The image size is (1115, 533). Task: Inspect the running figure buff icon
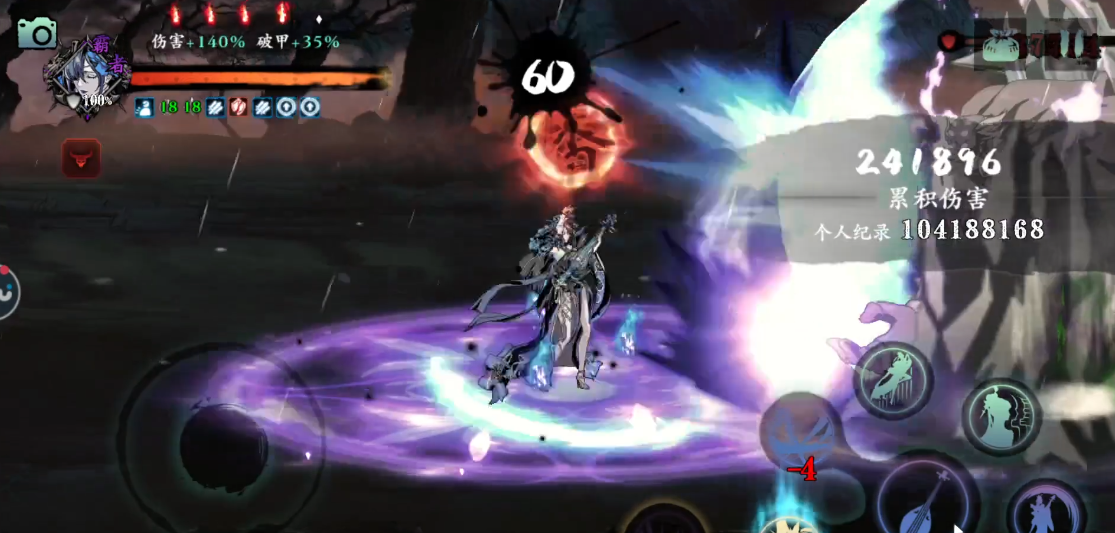point(143,107)
